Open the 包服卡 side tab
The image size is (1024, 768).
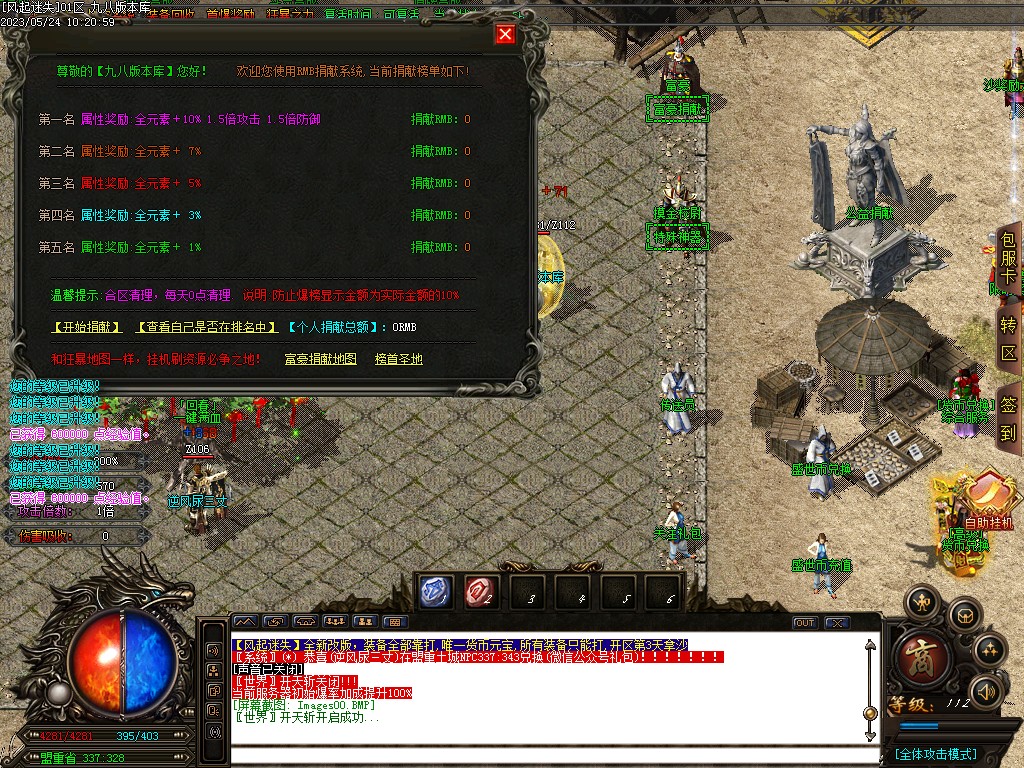[x=1008, y=261]
